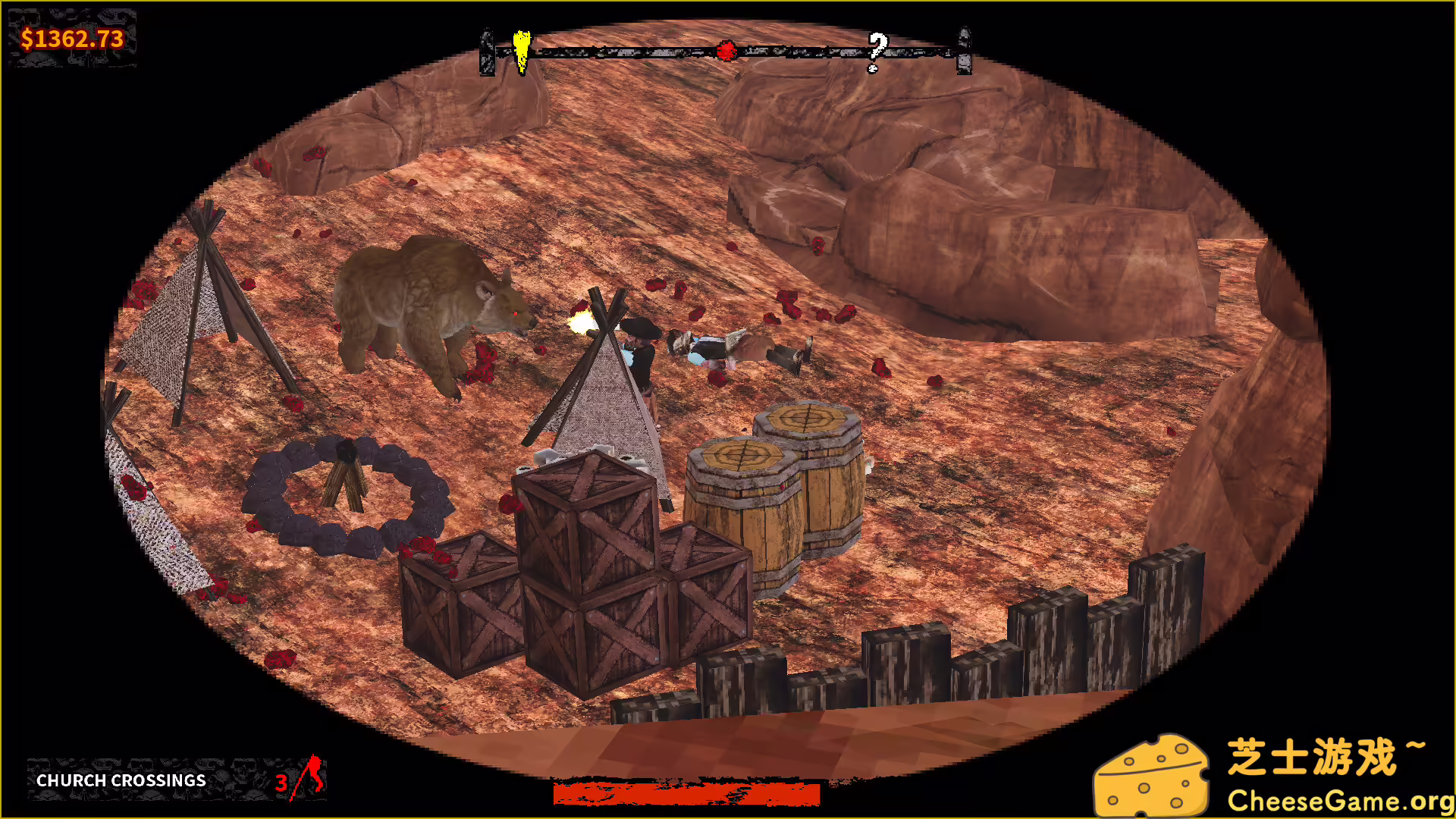Select the Church Crossings location label
This screenshot has width=1456, height=819.
click(x=121, y=780)
